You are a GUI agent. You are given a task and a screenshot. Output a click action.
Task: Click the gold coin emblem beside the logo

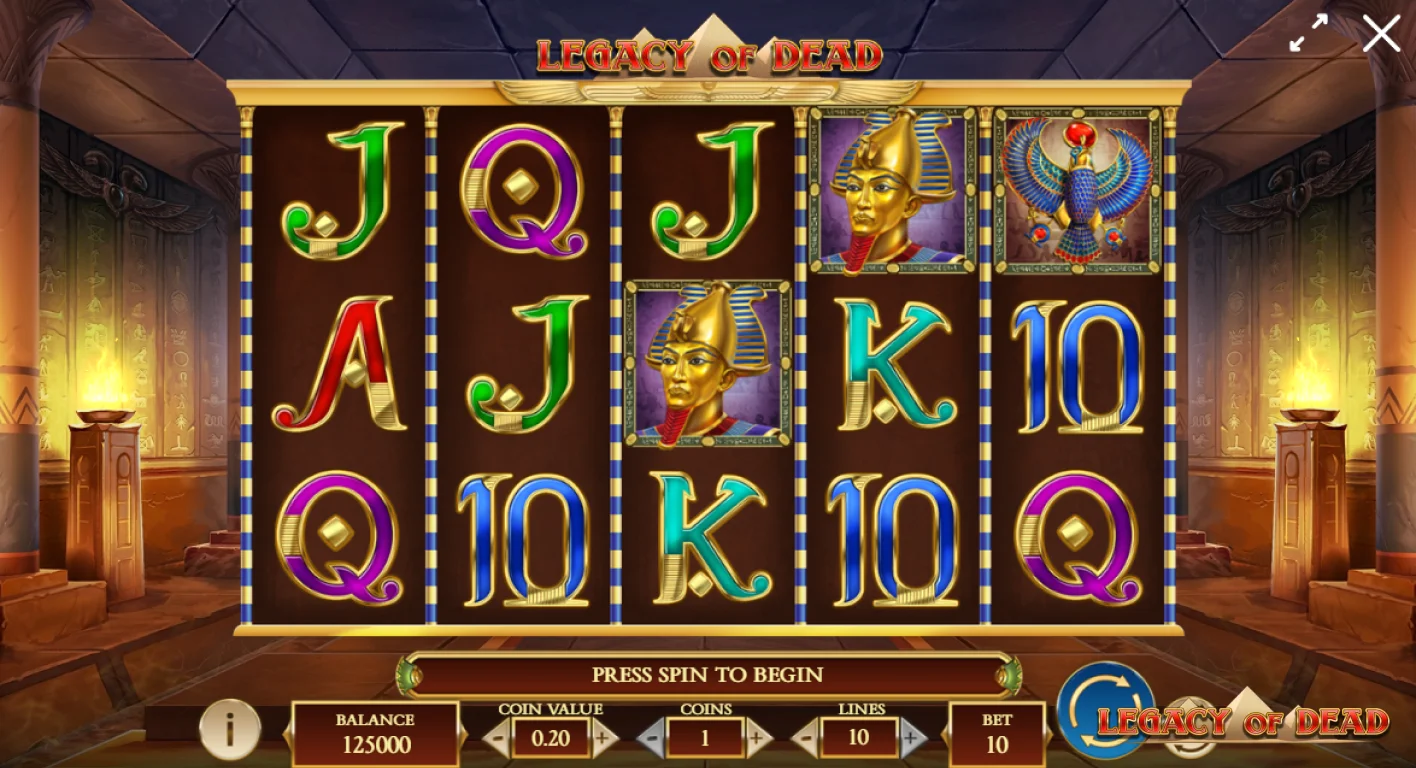(x=1190, y=730)
